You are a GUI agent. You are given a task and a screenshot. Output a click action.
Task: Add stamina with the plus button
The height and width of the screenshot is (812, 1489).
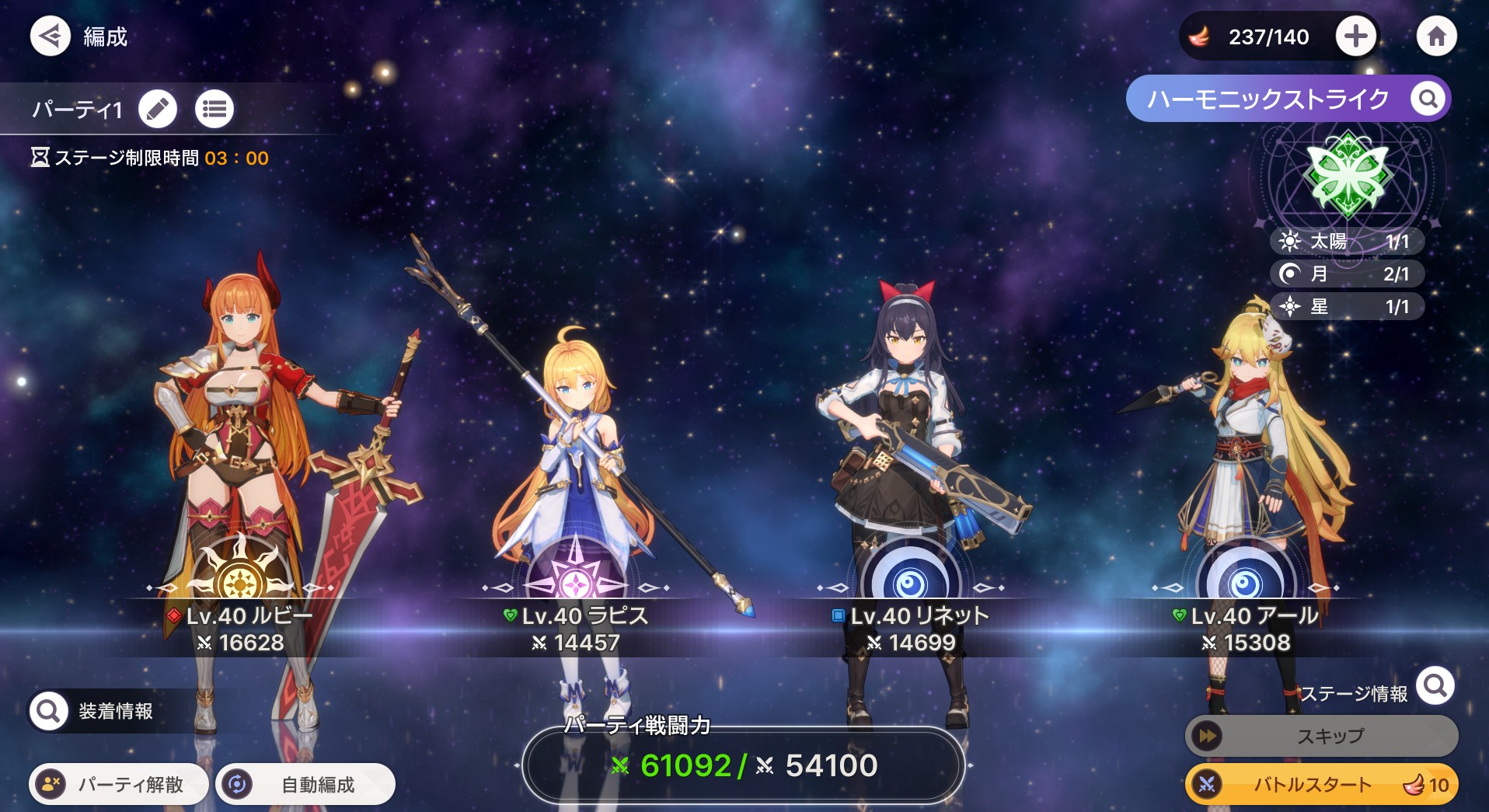tap(1355, 36)
